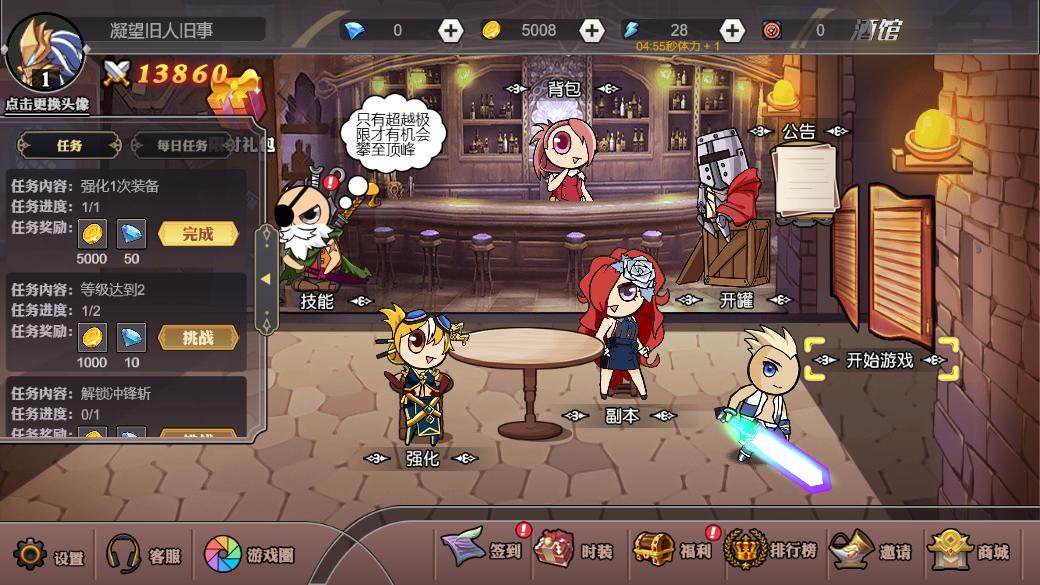This screenshot has height=585, width=1040.
Task: Open 客服 customer service
Action: 143,555
